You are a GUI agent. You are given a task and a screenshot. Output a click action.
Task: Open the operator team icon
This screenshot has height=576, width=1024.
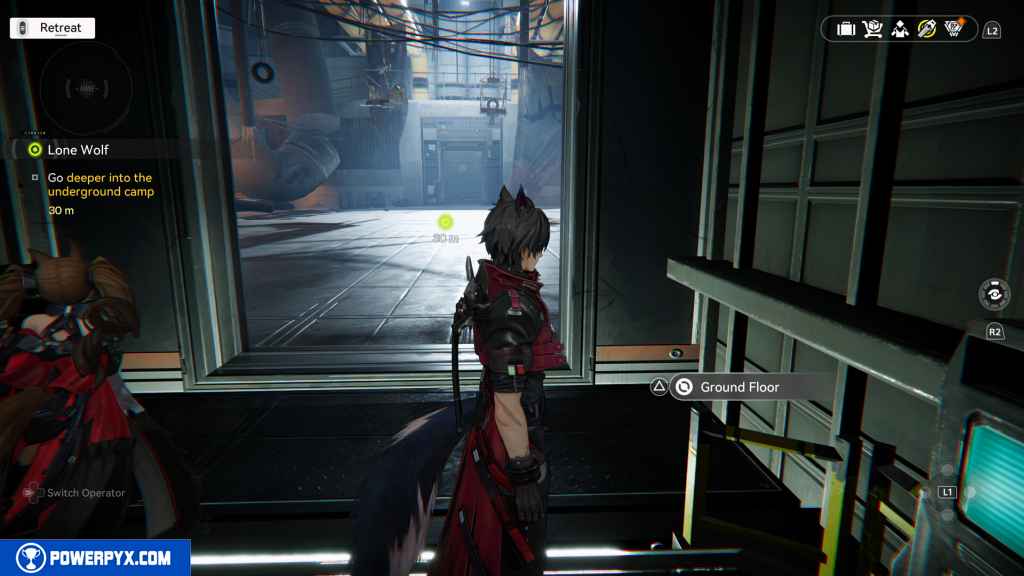click(900, 29)
